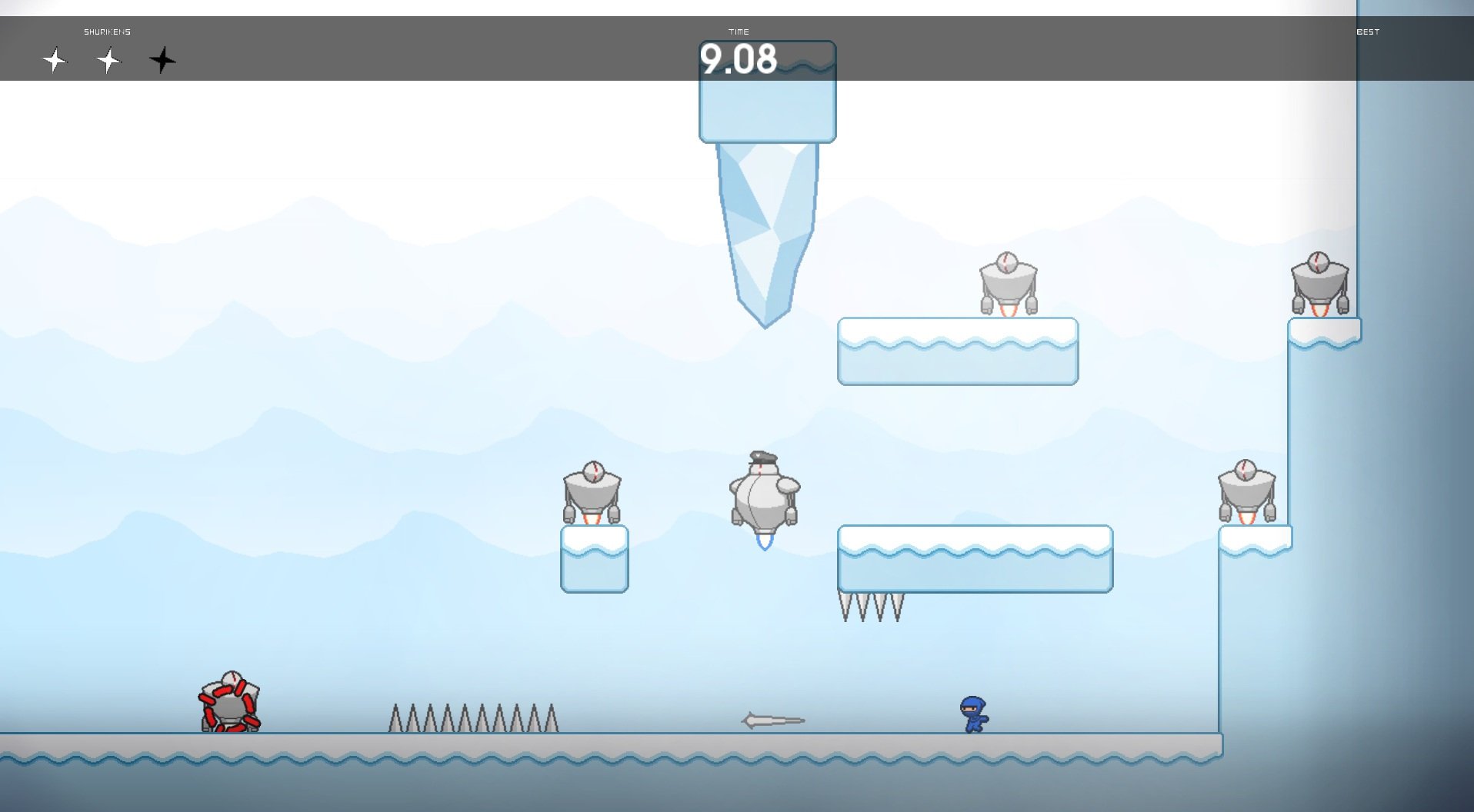Click the TIME label above the timer
Image resolution: width=1474 pixels, height=812 pixels.
pos(739,32)
